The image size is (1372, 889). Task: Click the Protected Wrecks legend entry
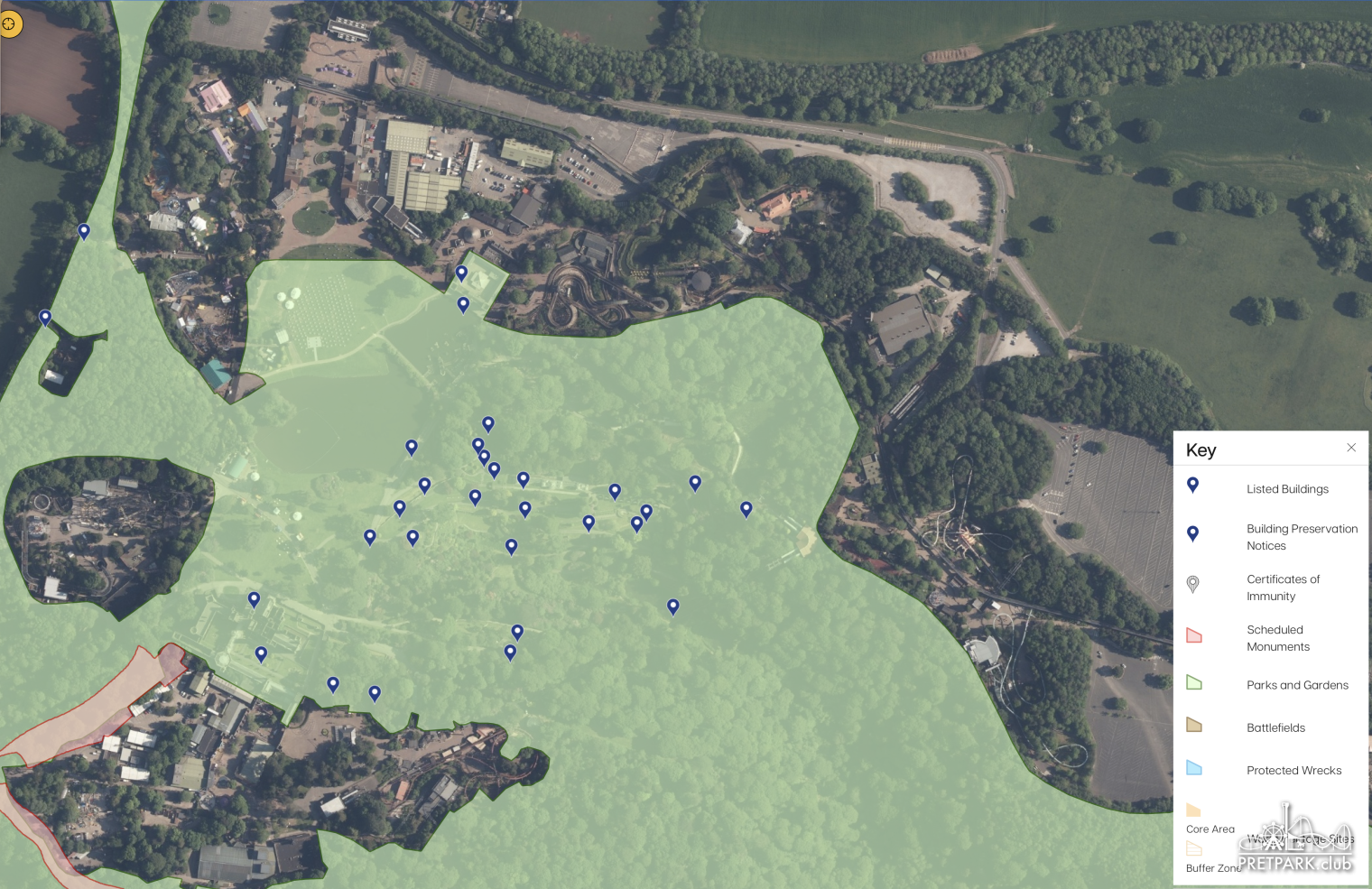coord(1293,770)
